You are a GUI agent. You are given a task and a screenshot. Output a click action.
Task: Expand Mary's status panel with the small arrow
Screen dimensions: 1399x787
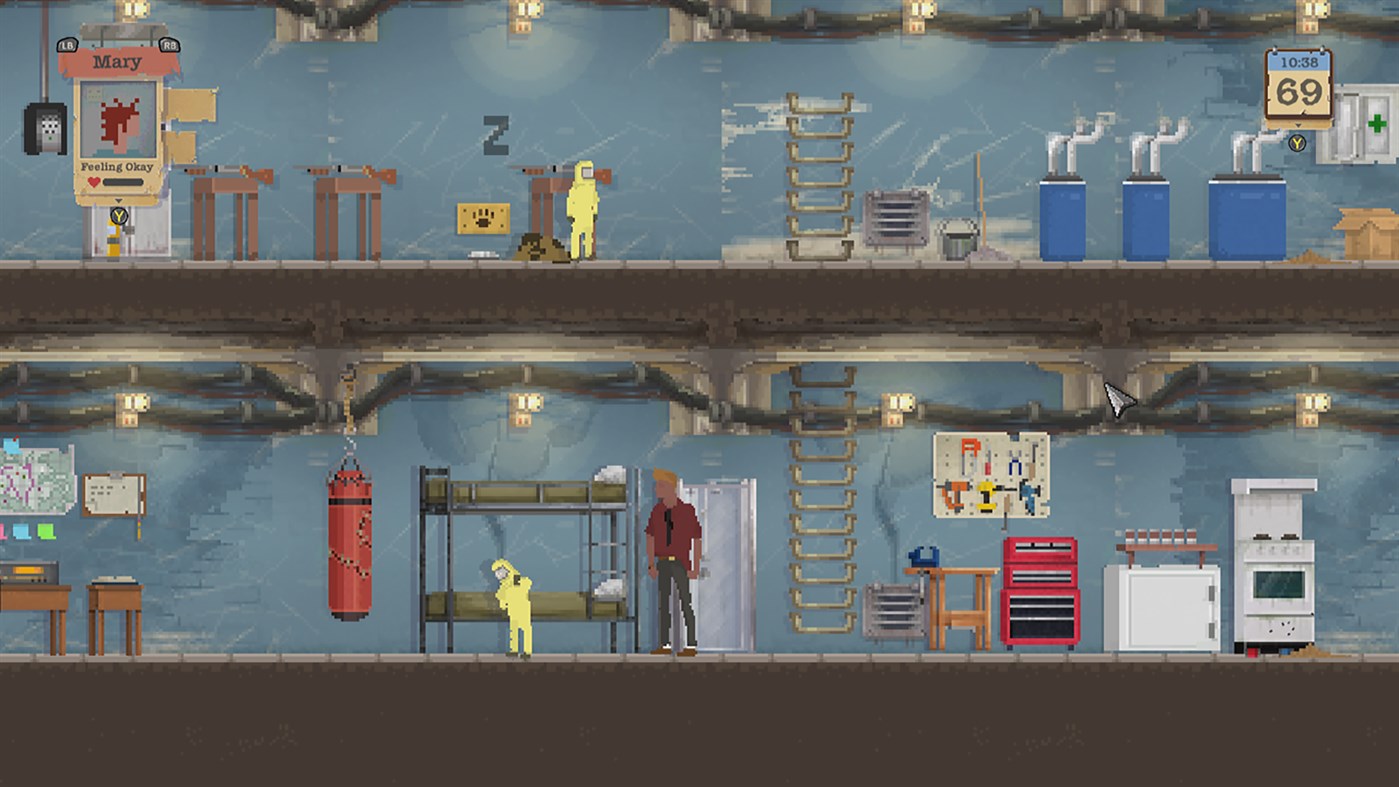(x=119, y=200)
